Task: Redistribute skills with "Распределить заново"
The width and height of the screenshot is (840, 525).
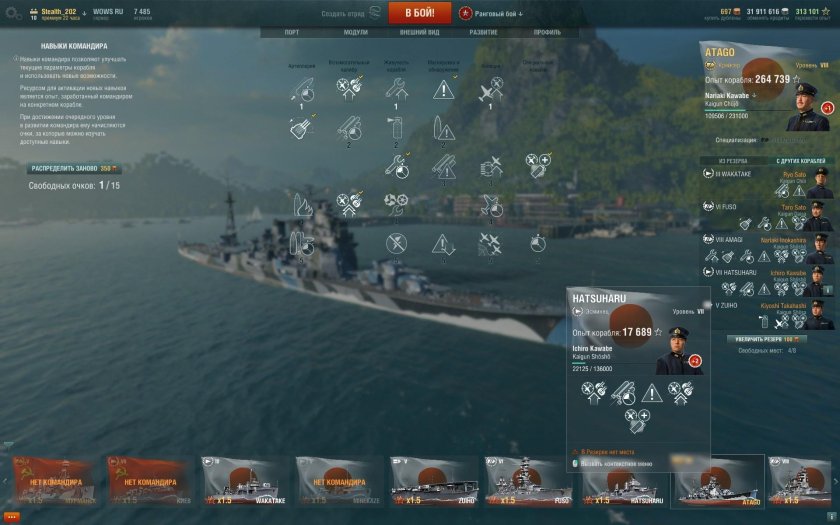Action: pos(73,169)
